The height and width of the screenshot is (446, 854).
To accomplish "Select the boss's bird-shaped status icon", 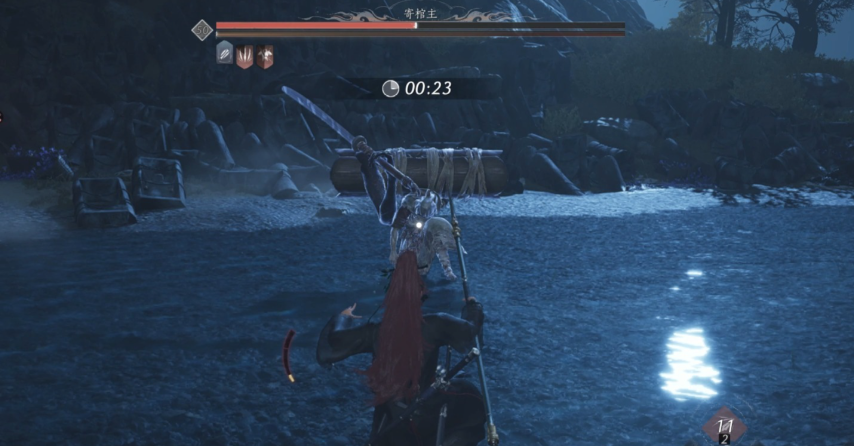I will pyautogui.click(x=265, y=55).
